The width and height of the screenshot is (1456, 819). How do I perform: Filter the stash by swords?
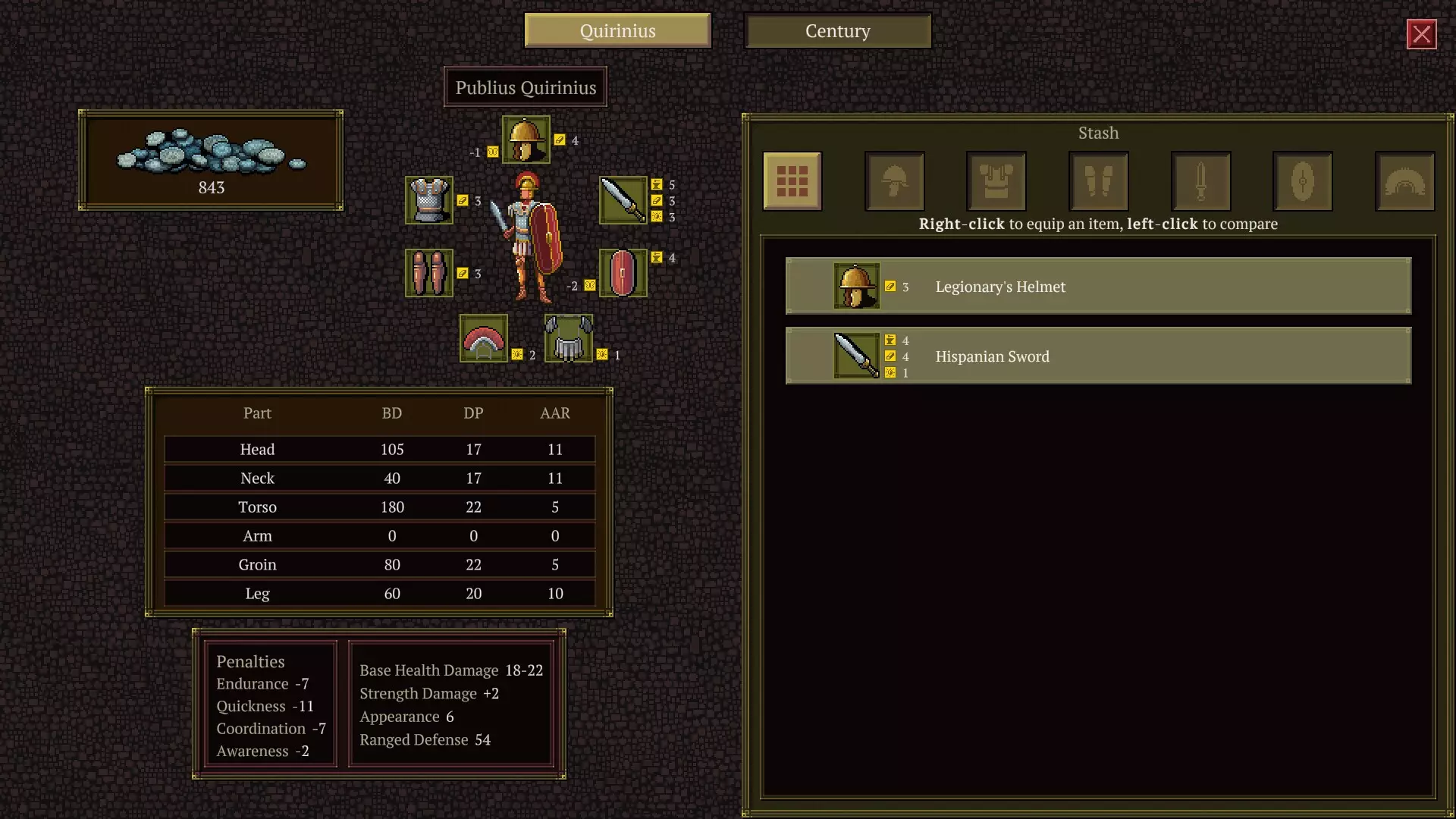[x=1200, y=181]
